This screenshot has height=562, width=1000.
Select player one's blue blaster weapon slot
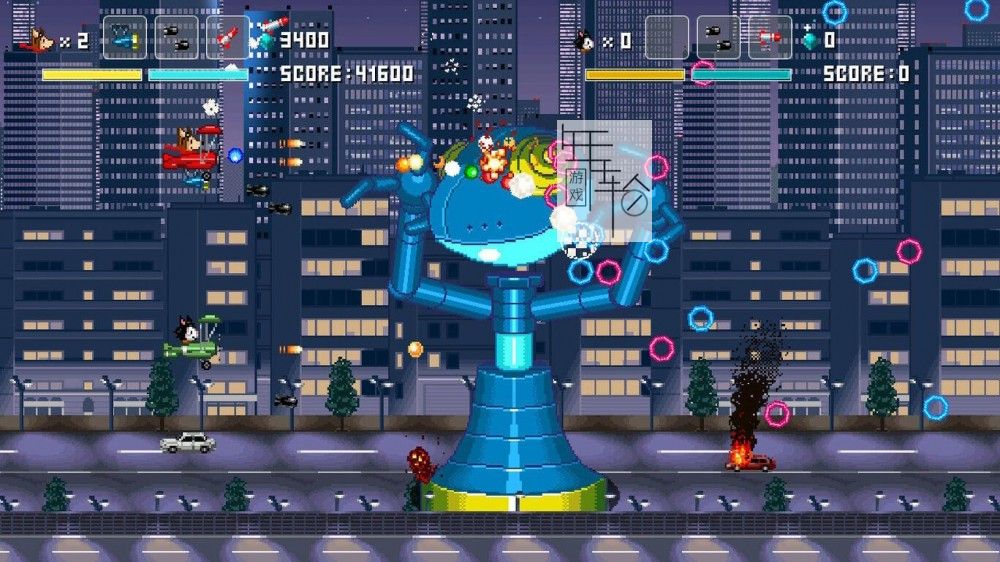124,38
